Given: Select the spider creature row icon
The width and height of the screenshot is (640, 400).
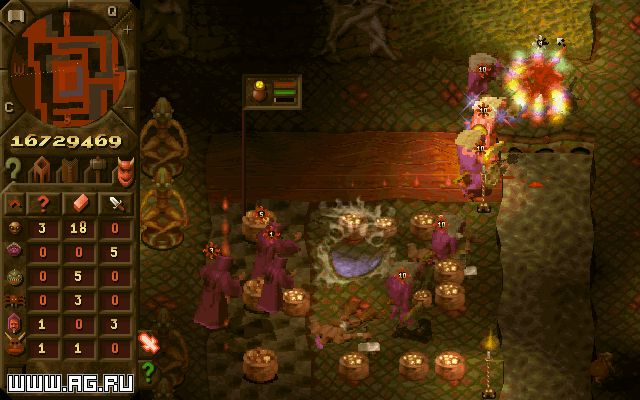Looking at the screenshot, I should point(14,300).
